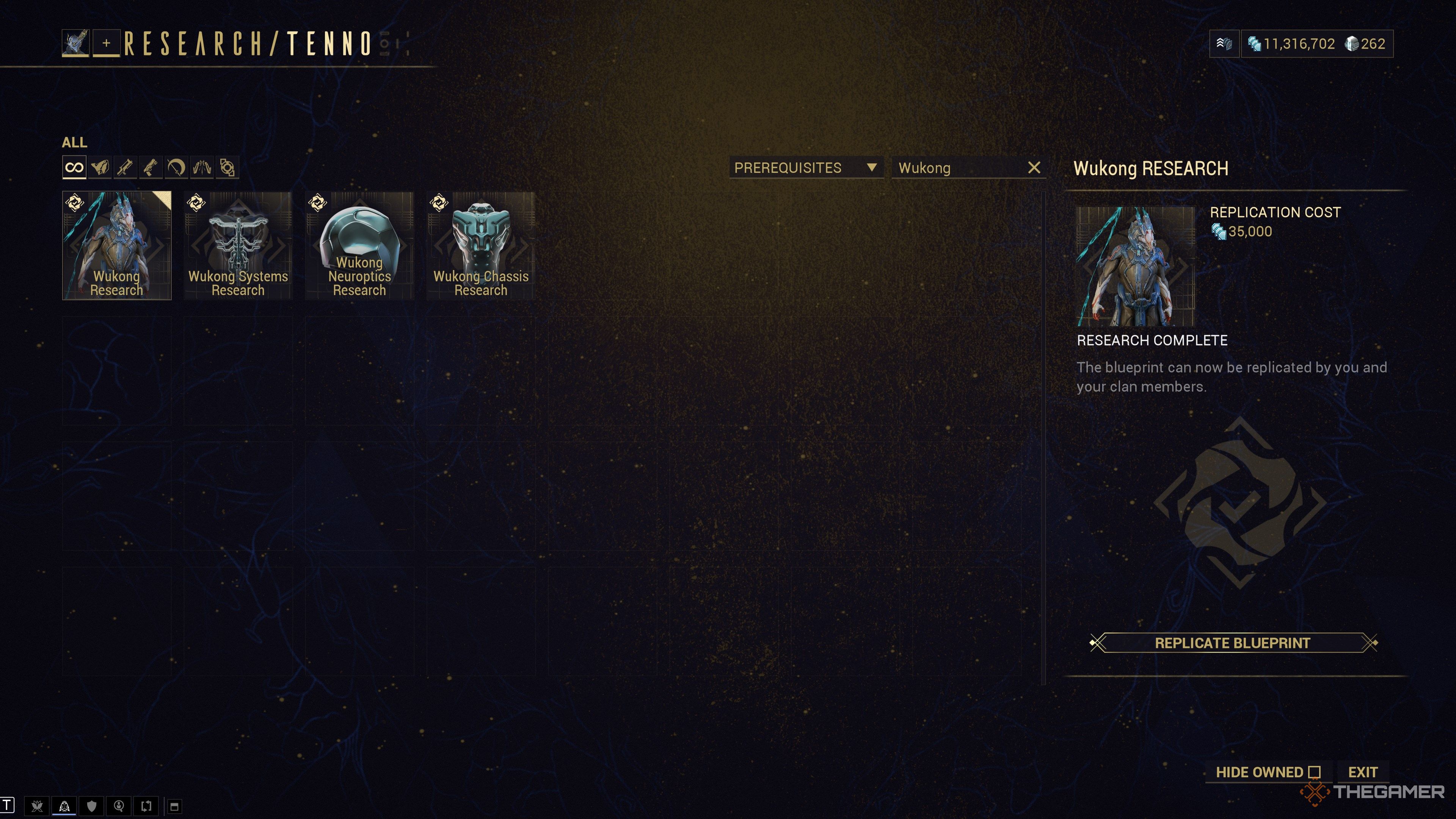Select the Wukong Neuroptics Research entry
The image size is (1456, 819).
pos(359,245)
